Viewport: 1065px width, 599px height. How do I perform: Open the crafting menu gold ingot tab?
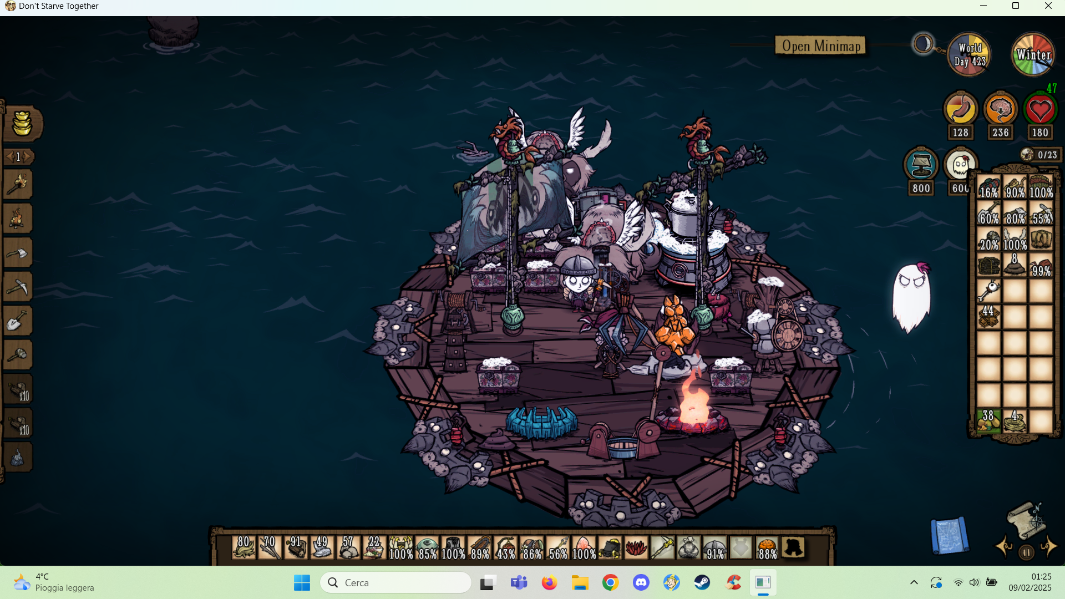(x=21, y=125)
